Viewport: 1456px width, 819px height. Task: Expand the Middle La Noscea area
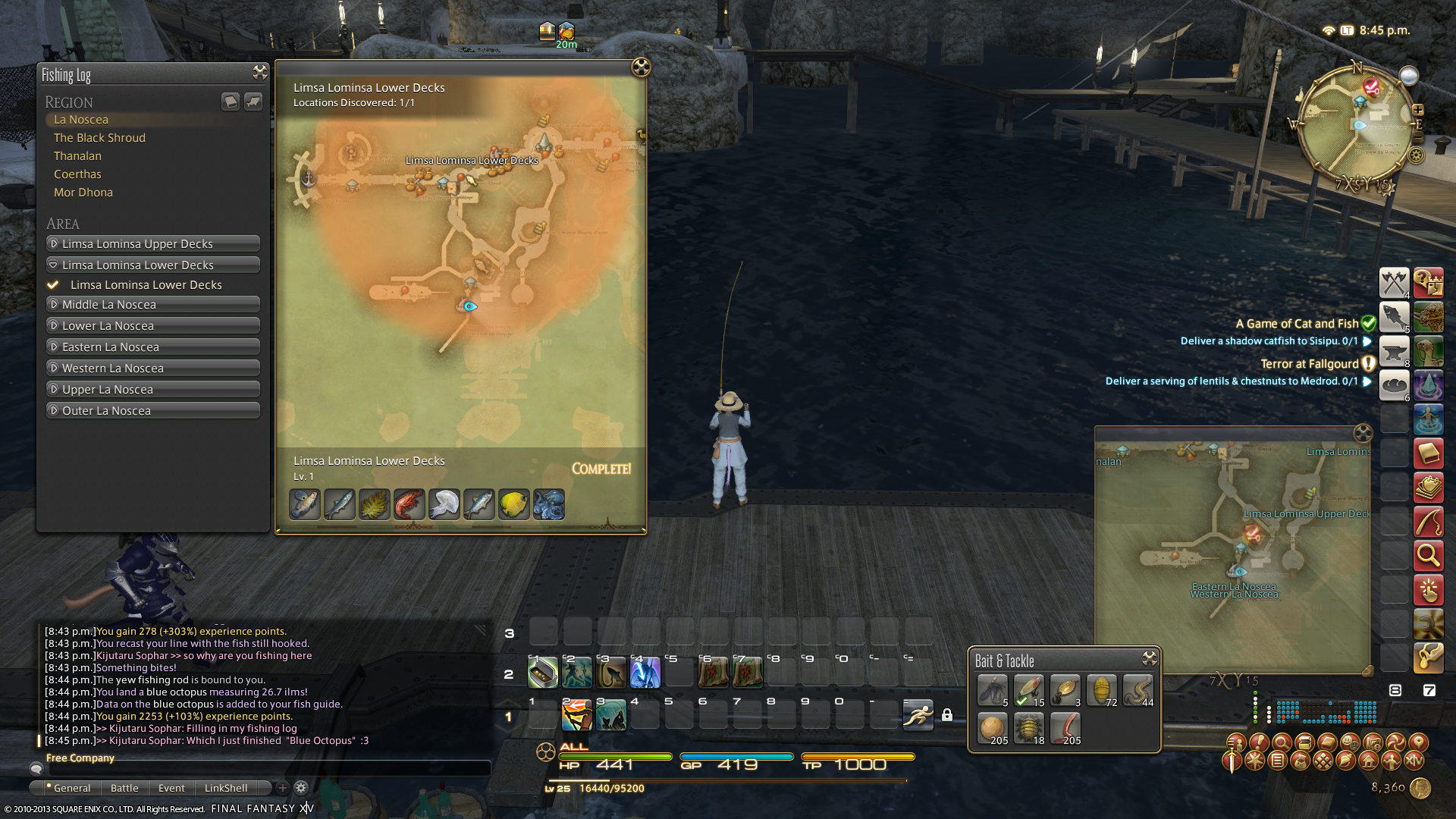[153, 305]
